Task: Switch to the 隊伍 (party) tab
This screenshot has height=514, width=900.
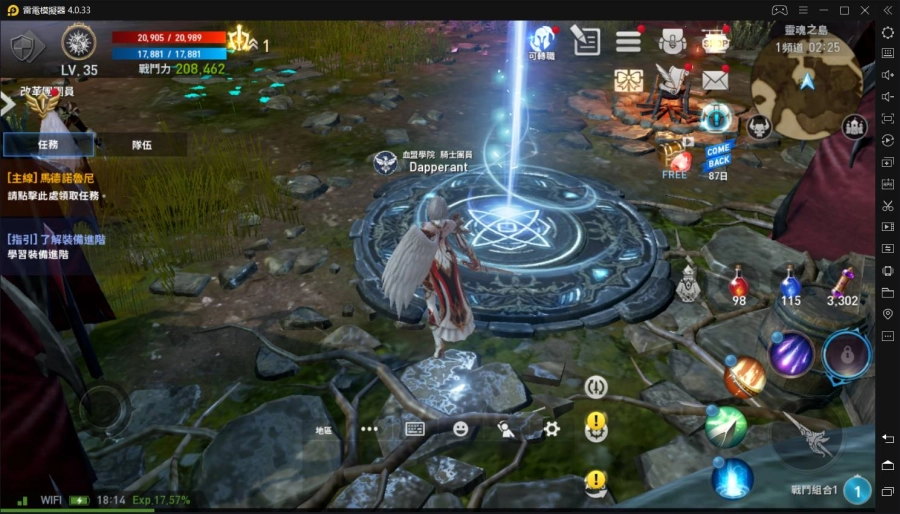Action: [x=141, y=144]
